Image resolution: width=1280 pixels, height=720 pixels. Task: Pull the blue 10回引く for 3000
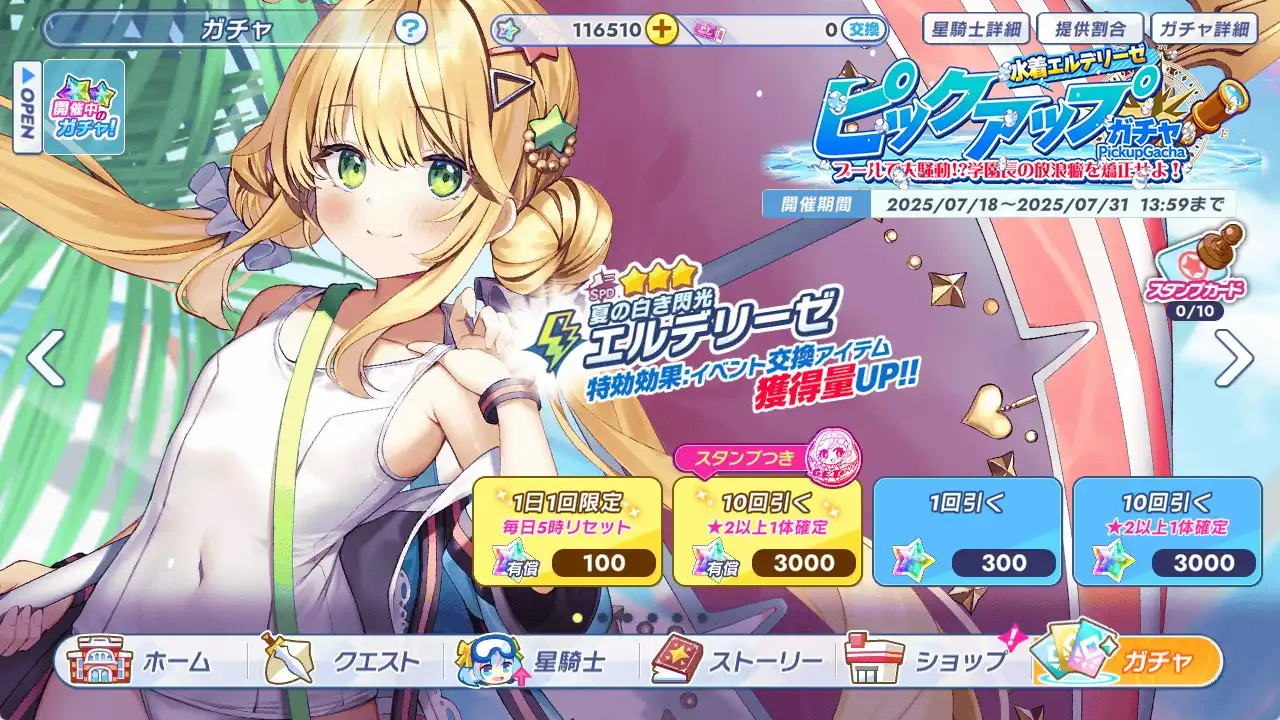(x=1167, y=531)
